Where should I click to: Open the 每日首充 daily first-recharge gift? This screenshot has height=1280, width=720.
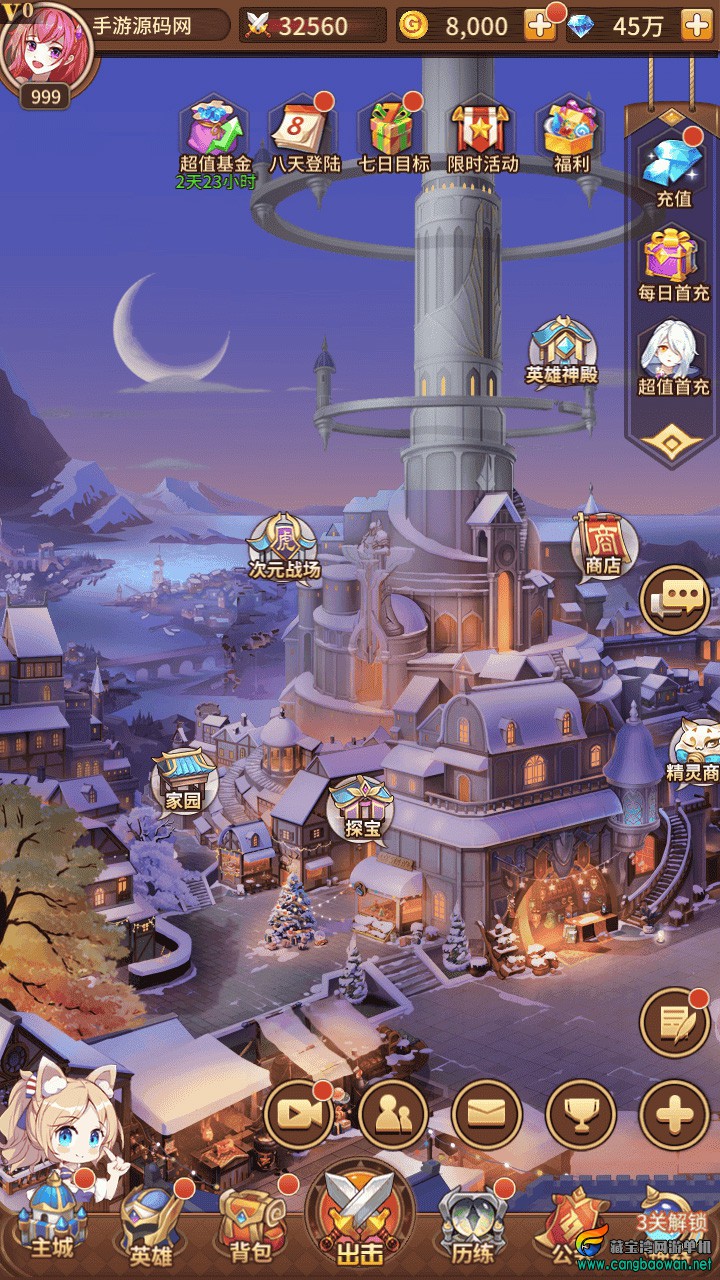click(673, 263)
